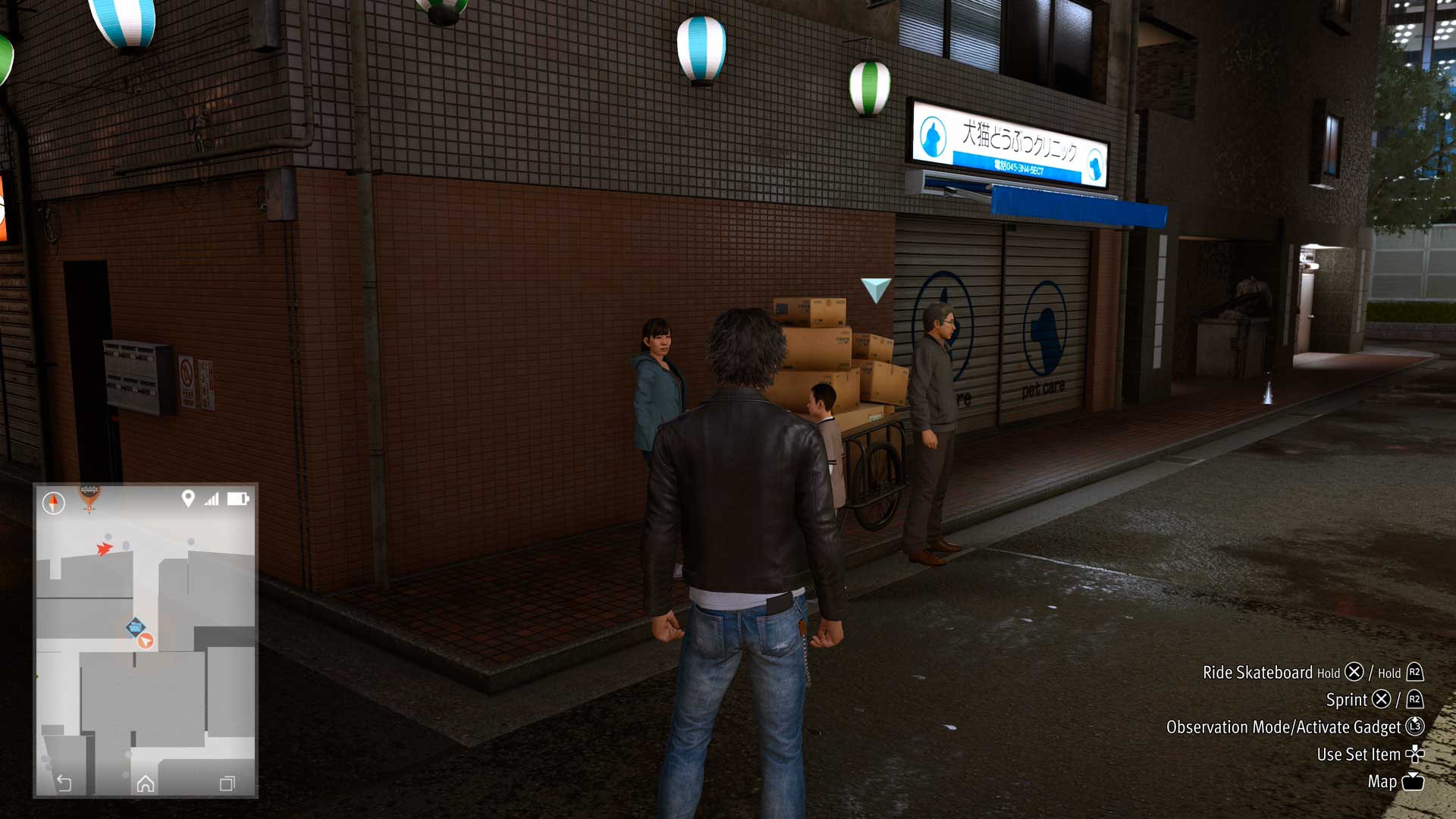Select the blue folder marker on the minimap
Image resolution: width=1456 pixels, height=819 pixels.
pos(135,627)
